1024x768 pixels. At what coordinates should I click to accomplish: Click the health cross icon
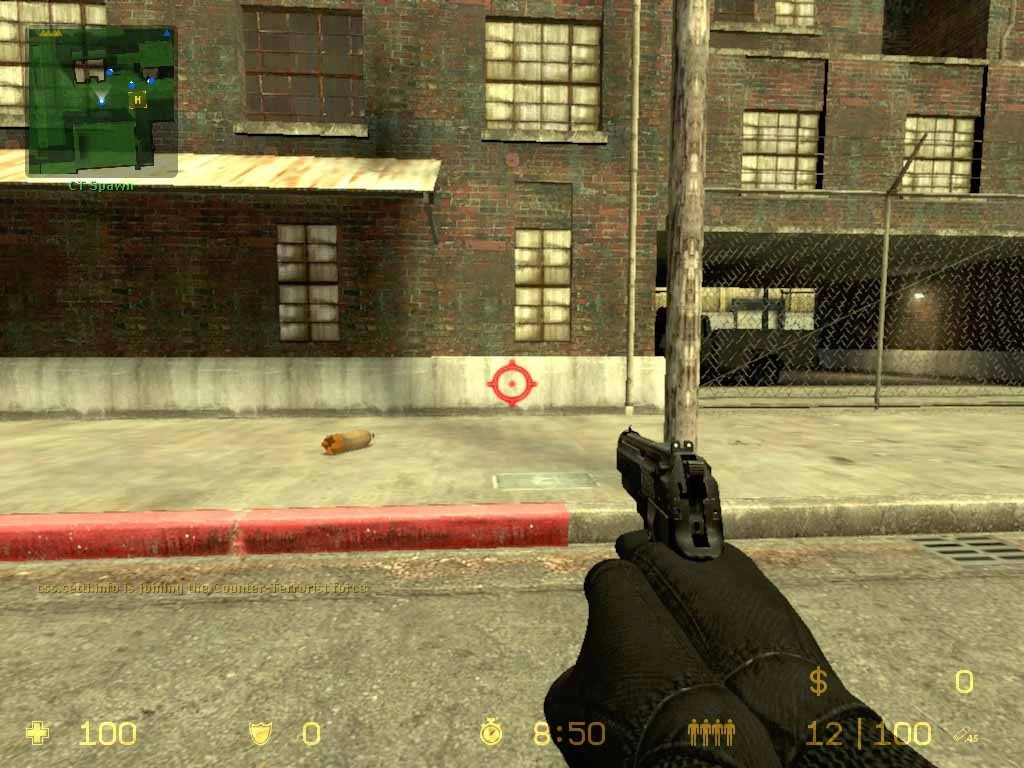click(38, 733)
